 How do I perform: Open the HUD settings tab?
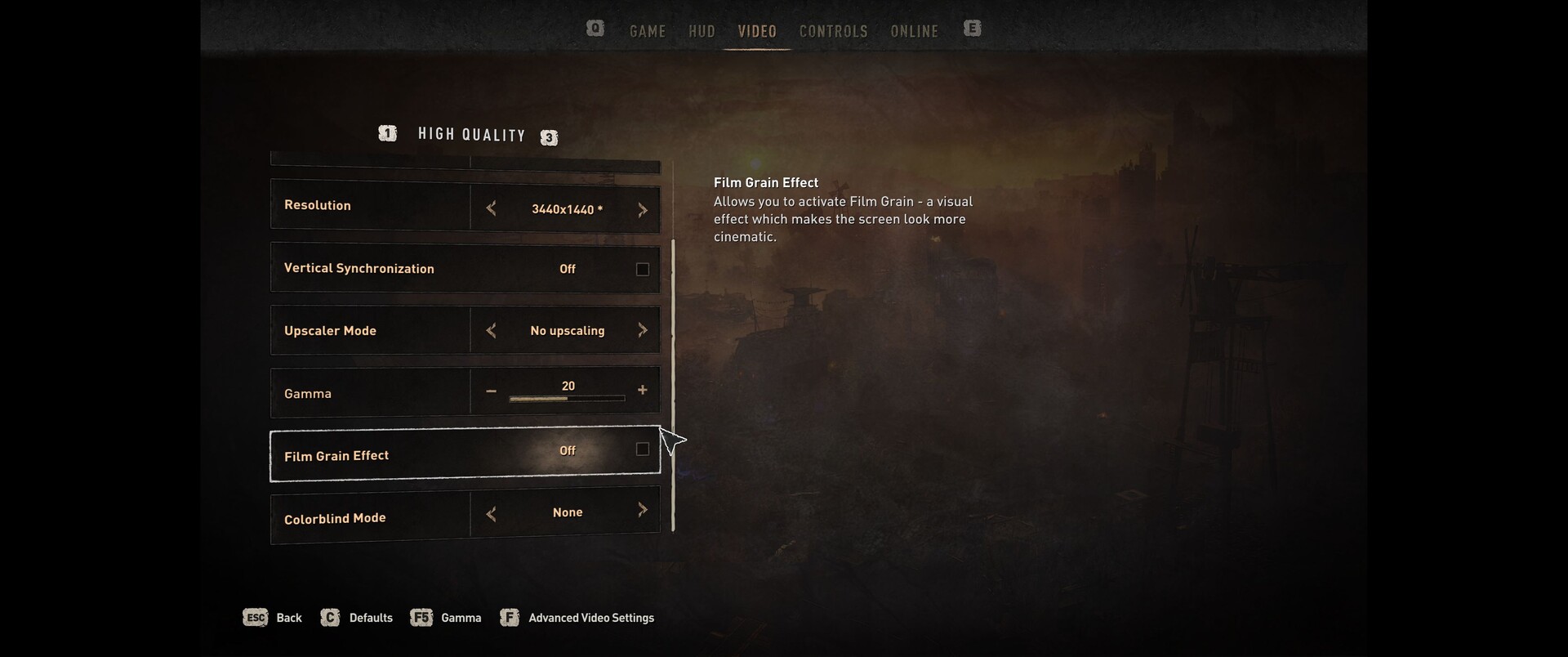click(702, 31)
